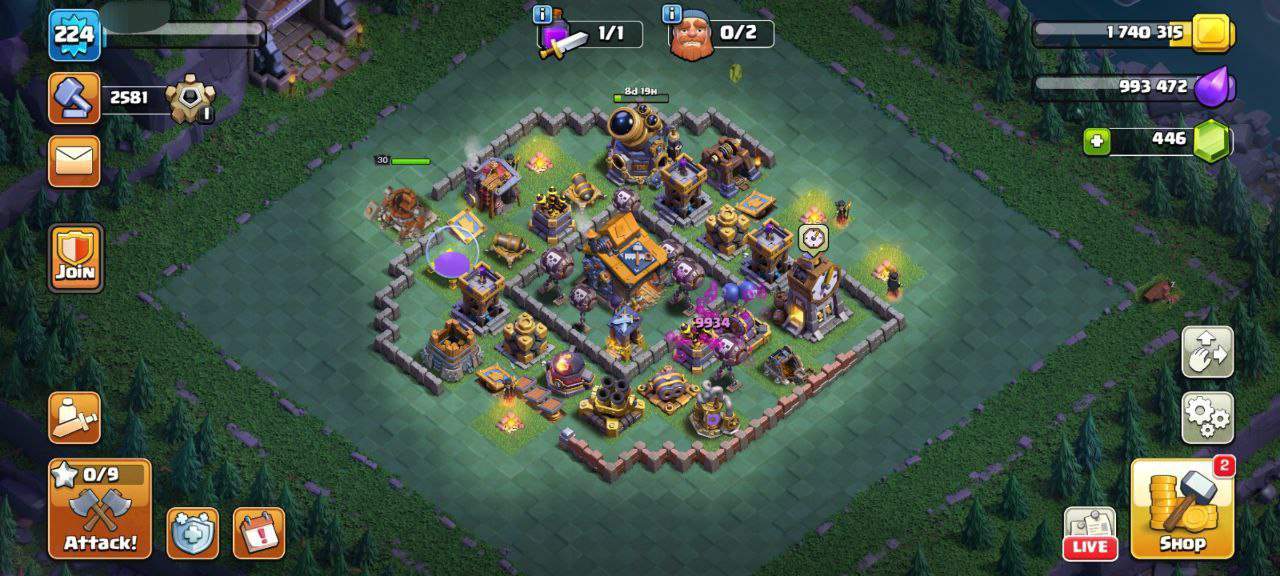Add gems with the green plus button
Screen dimensions: 1280x576
(x=1097, y=141)
